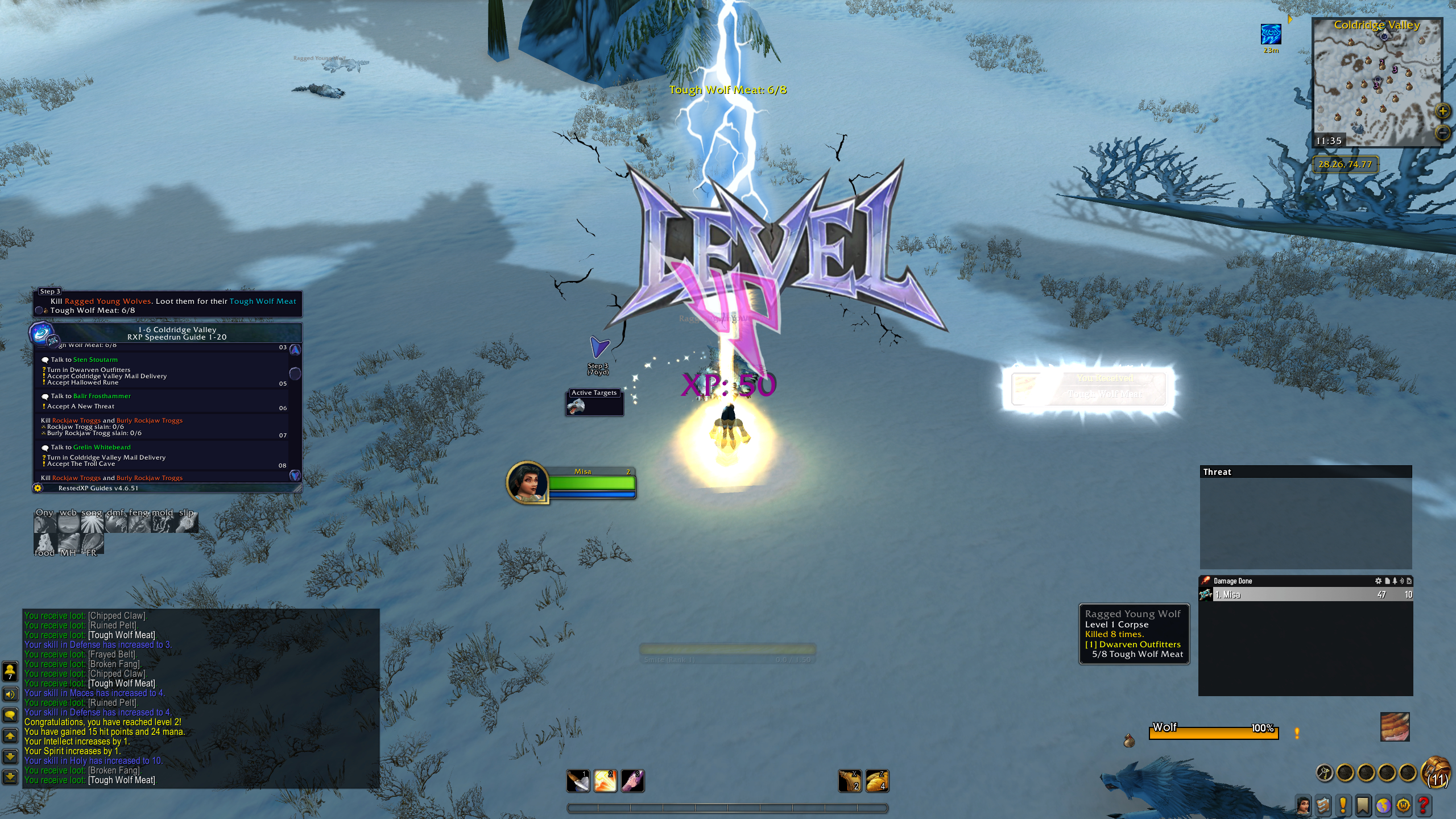This screenshot has height=819, width=1456.
Task: Open RestedXP Guides settings gear
Action: click(38, 488)
